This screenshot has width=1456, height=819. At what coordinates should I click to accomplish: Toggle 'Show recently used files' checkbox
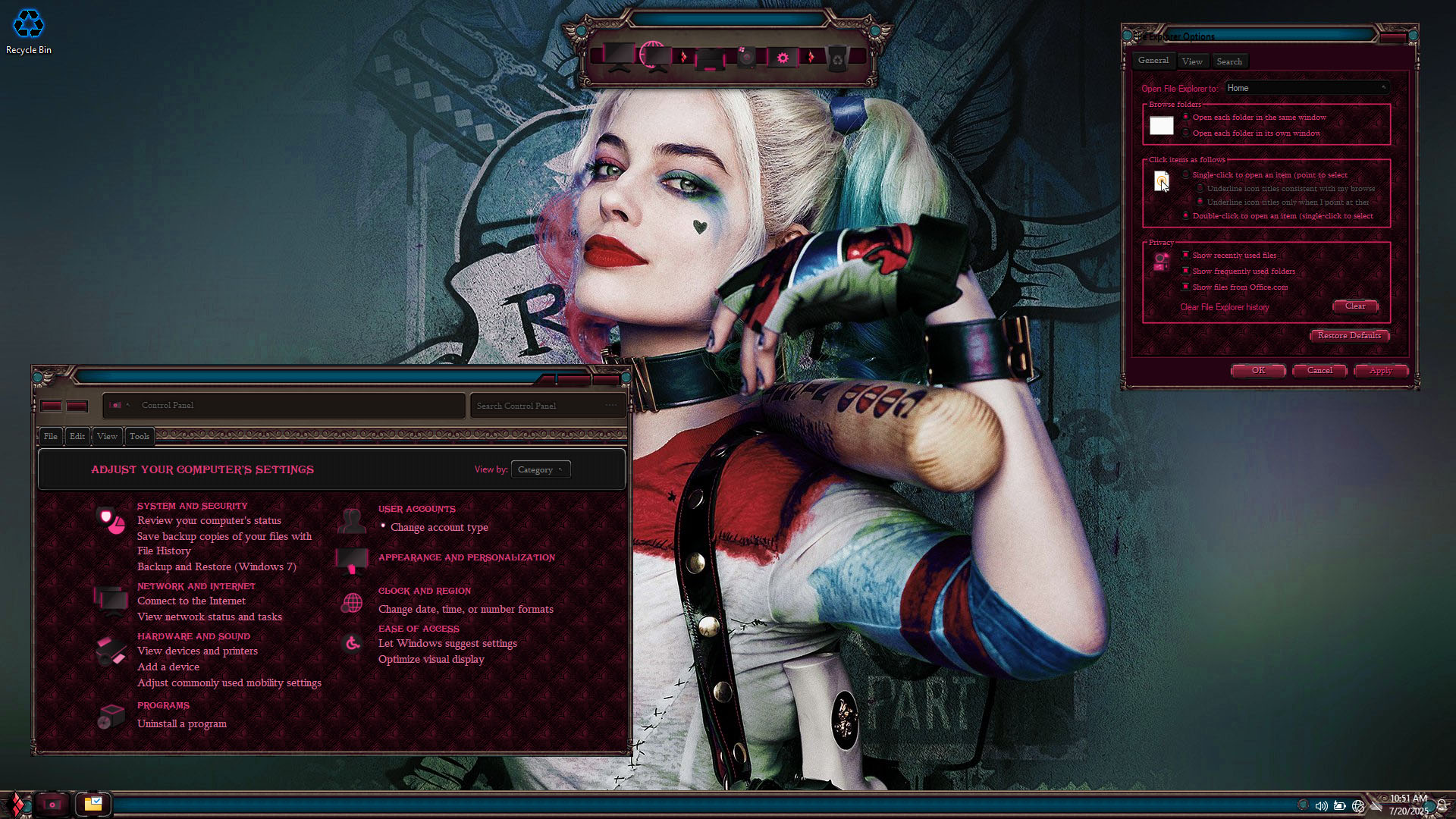click(x=1186, y=256)
